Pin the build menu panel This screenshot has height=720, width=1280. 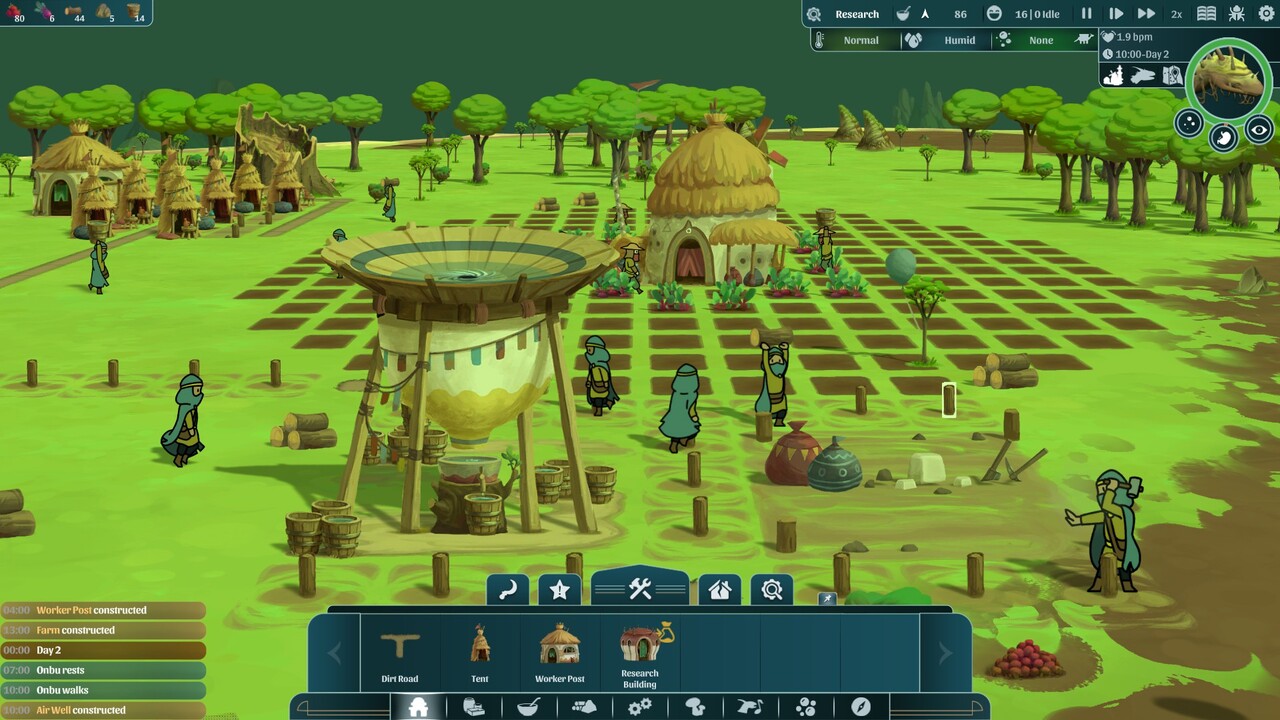coord(826,599)
